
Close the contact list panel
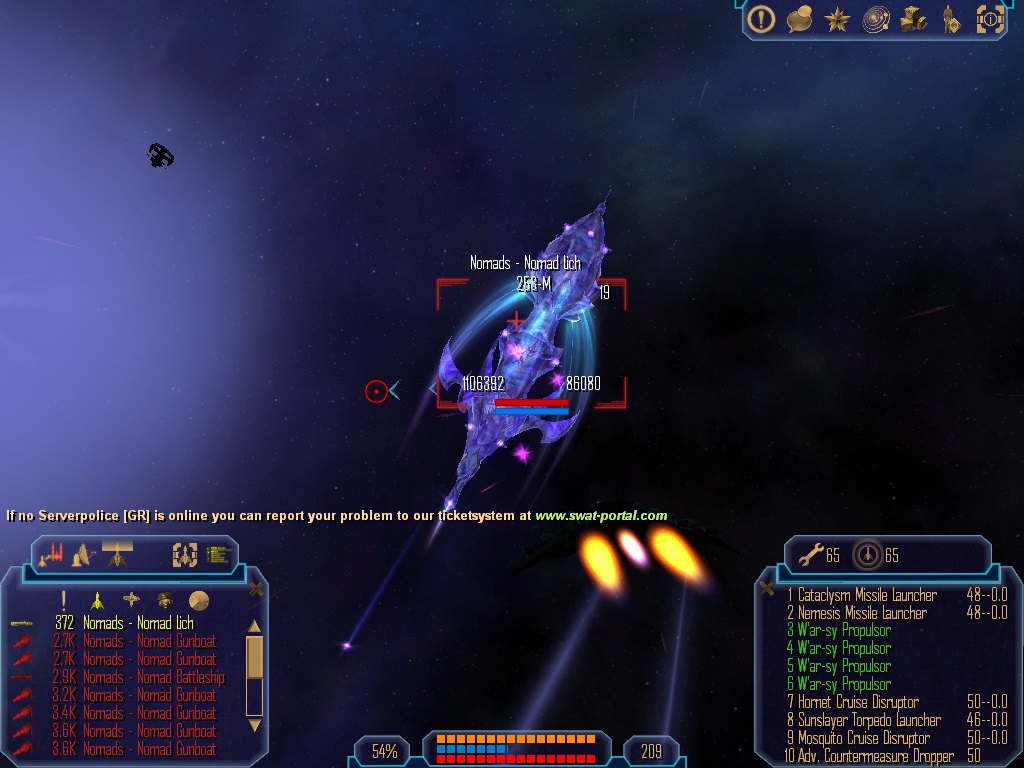click(256, 589)
